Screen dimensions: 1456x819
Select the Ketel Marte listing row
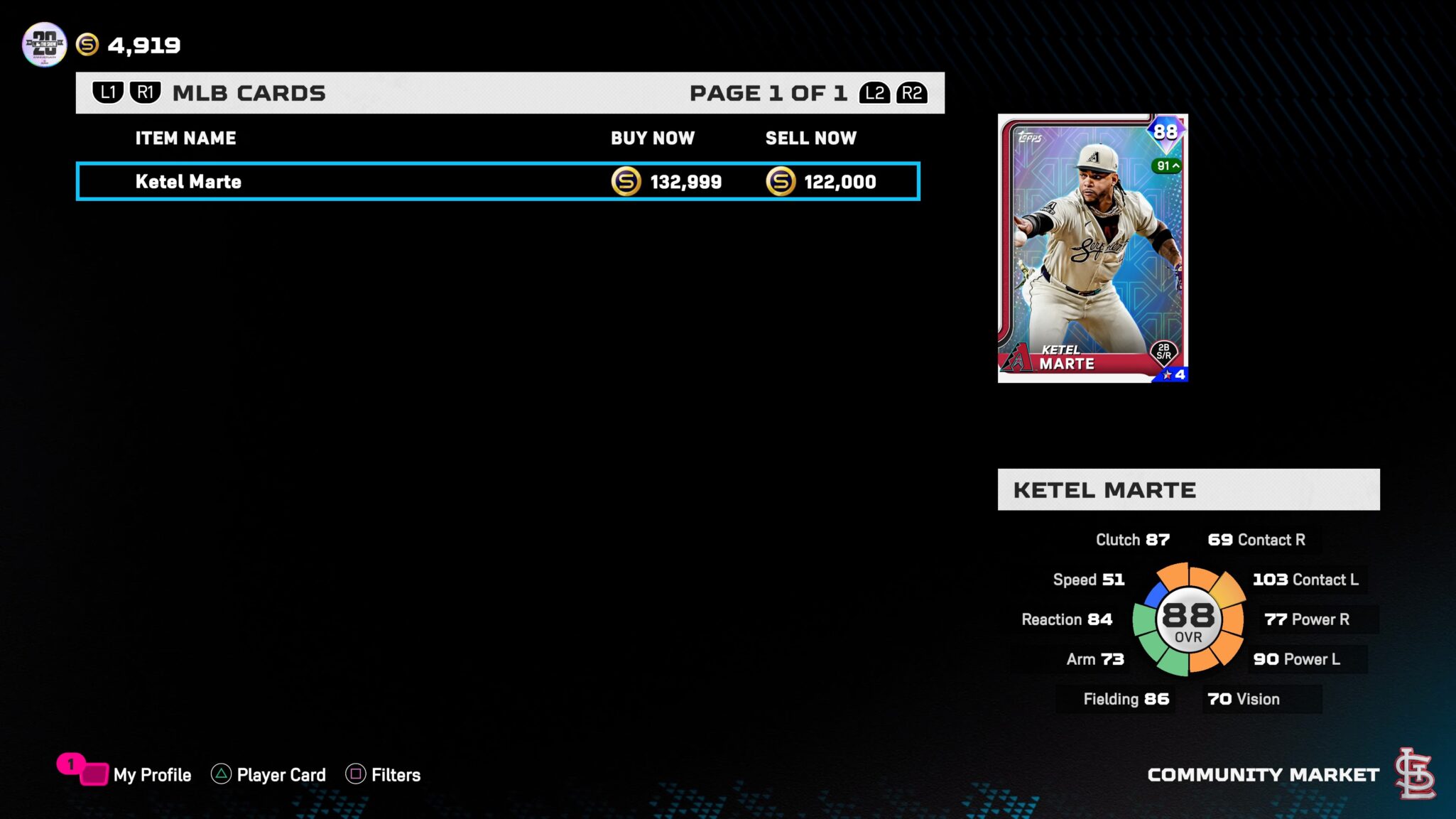tap(497, 182)
